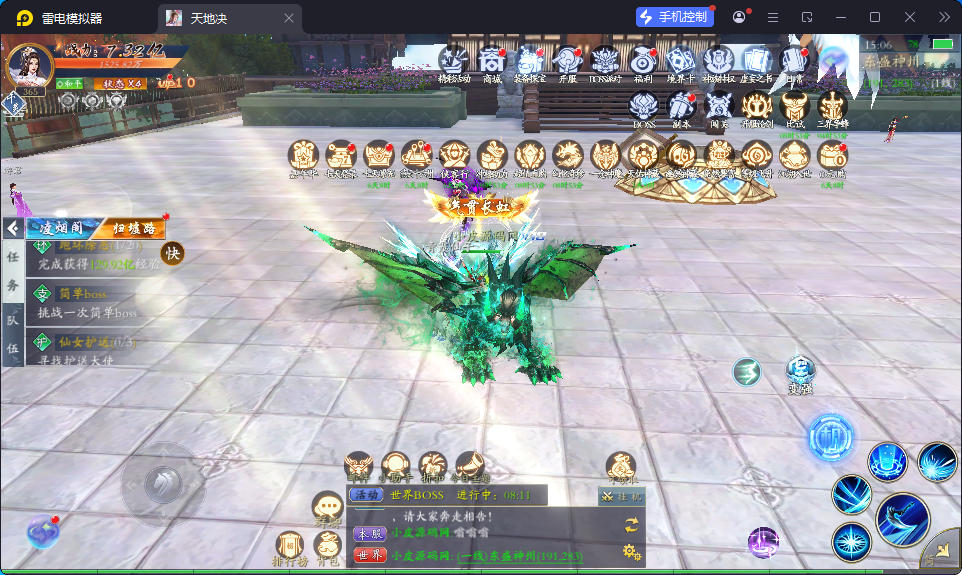Open the 闯关 stage challenge icon

coord(719,107)
